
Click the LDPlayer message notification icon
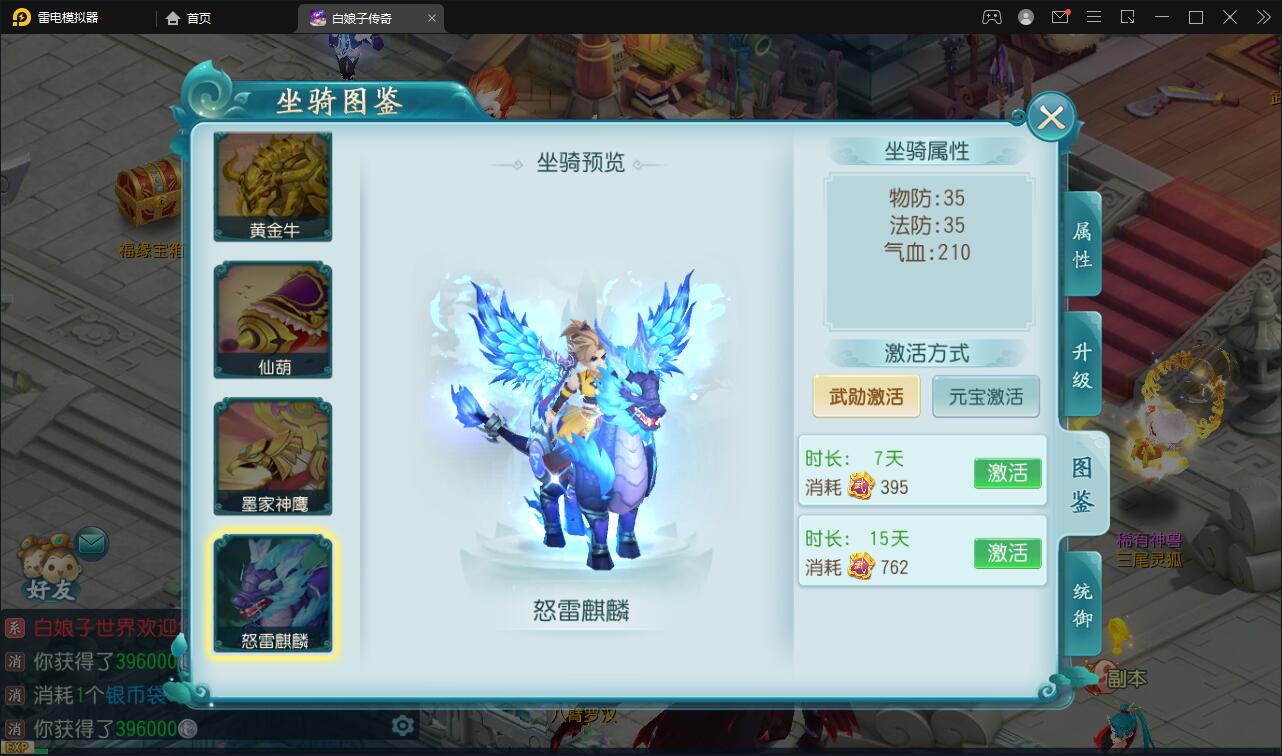pos(1062,17)
